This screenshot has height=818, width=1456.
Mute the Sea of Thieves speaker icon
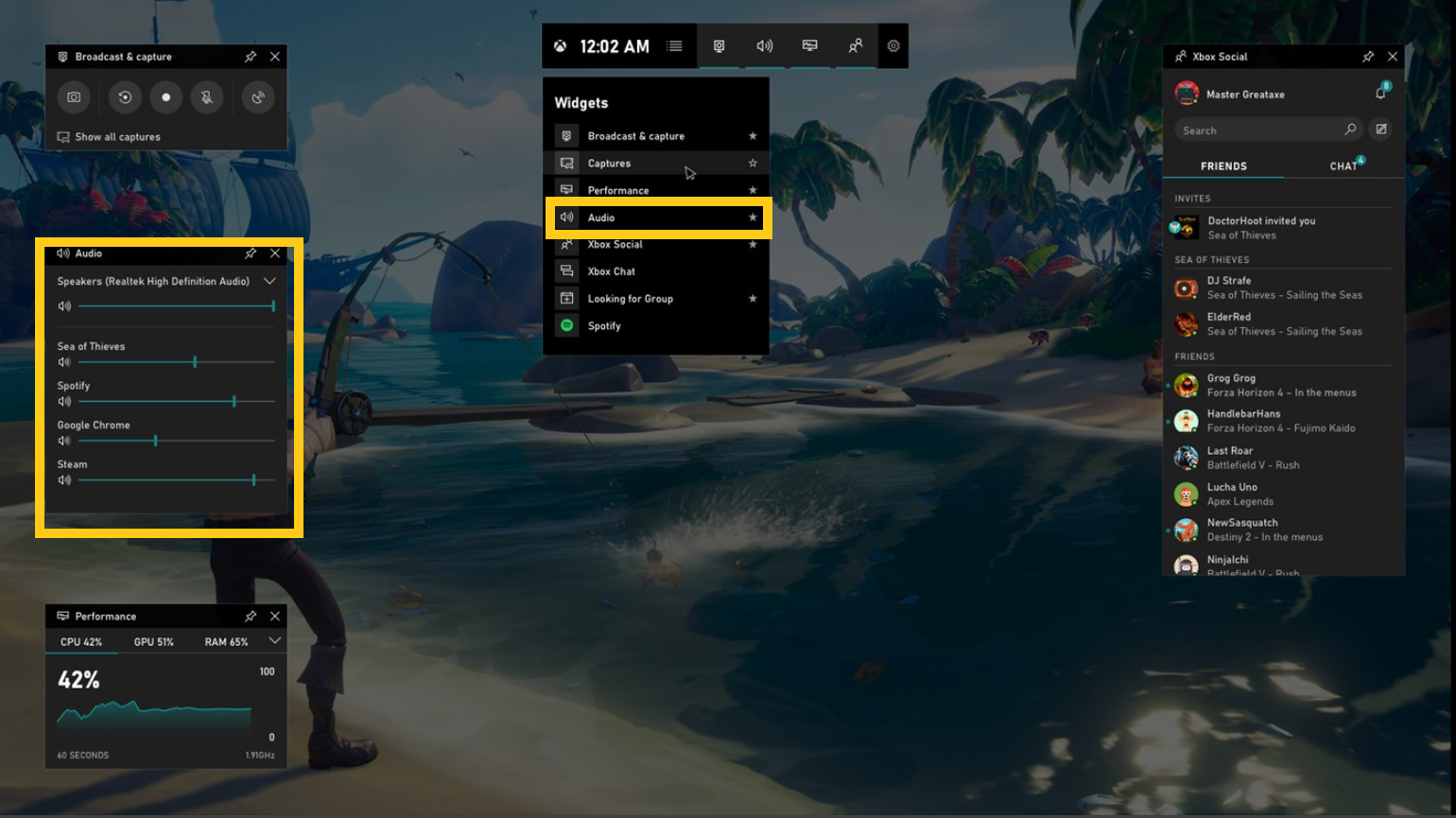coord(63,361)
